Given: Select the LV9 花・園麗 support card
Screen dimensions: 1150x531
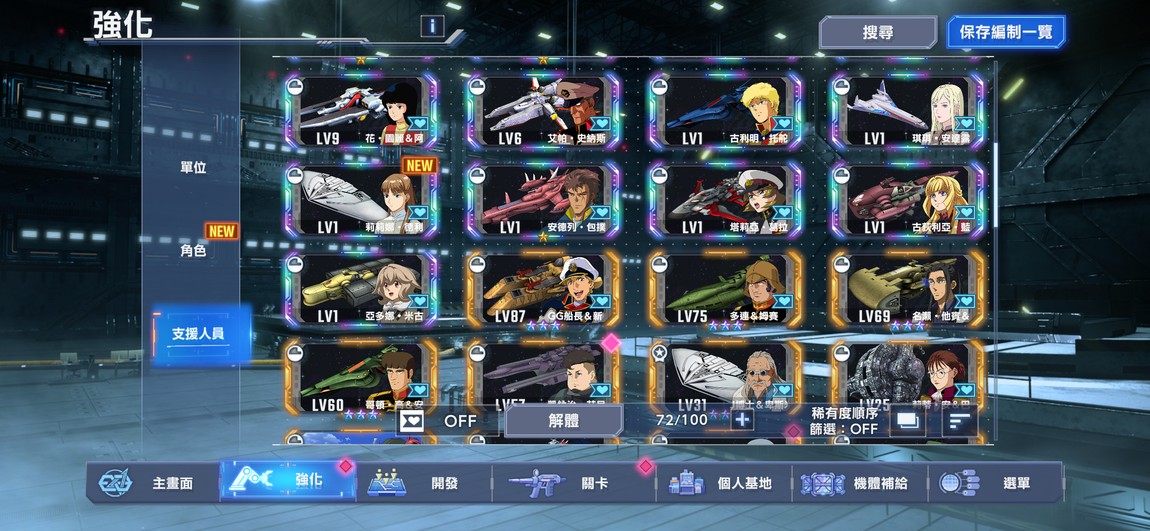Looking at the screenshot, I should 362,112.
